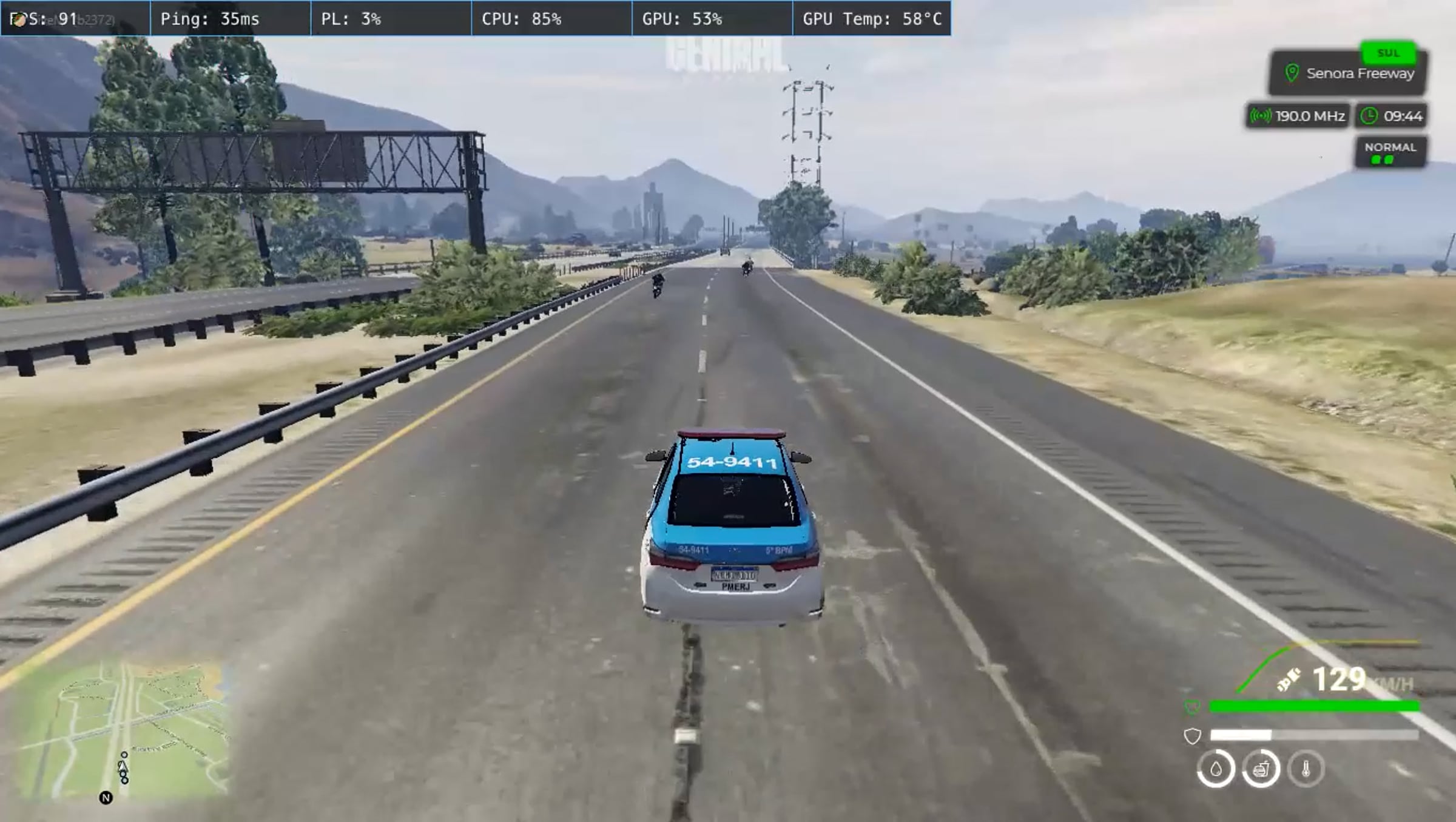Screen dimensions: 1456x822
Task: Click the thermometer temperature icon
Action: [x=1306, y=769]
